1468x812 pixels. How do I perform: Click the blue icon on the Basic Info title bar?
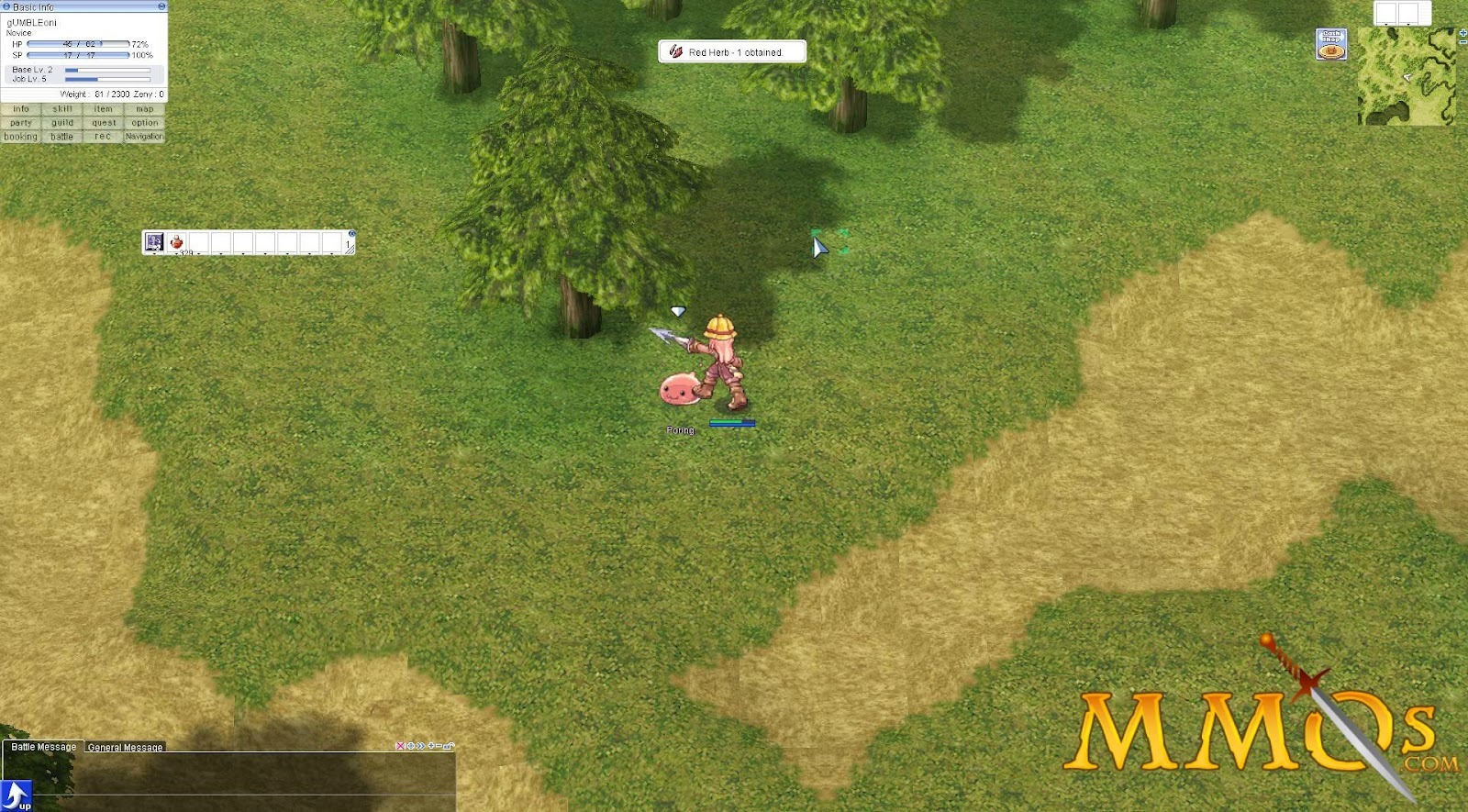pyautogui.click(x=6, y=6)
